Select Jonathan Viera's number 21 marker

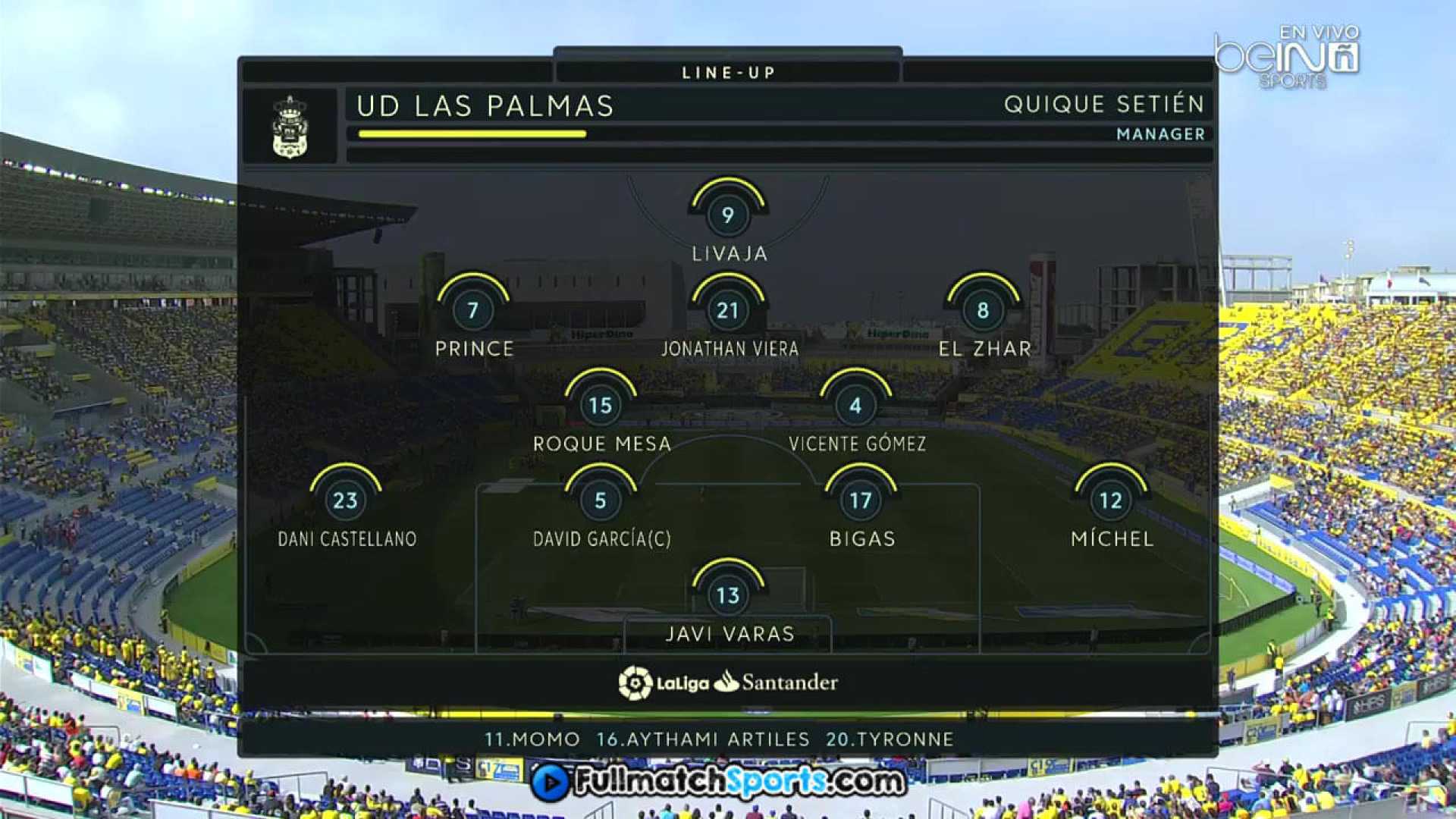click(x=727, y=310)
